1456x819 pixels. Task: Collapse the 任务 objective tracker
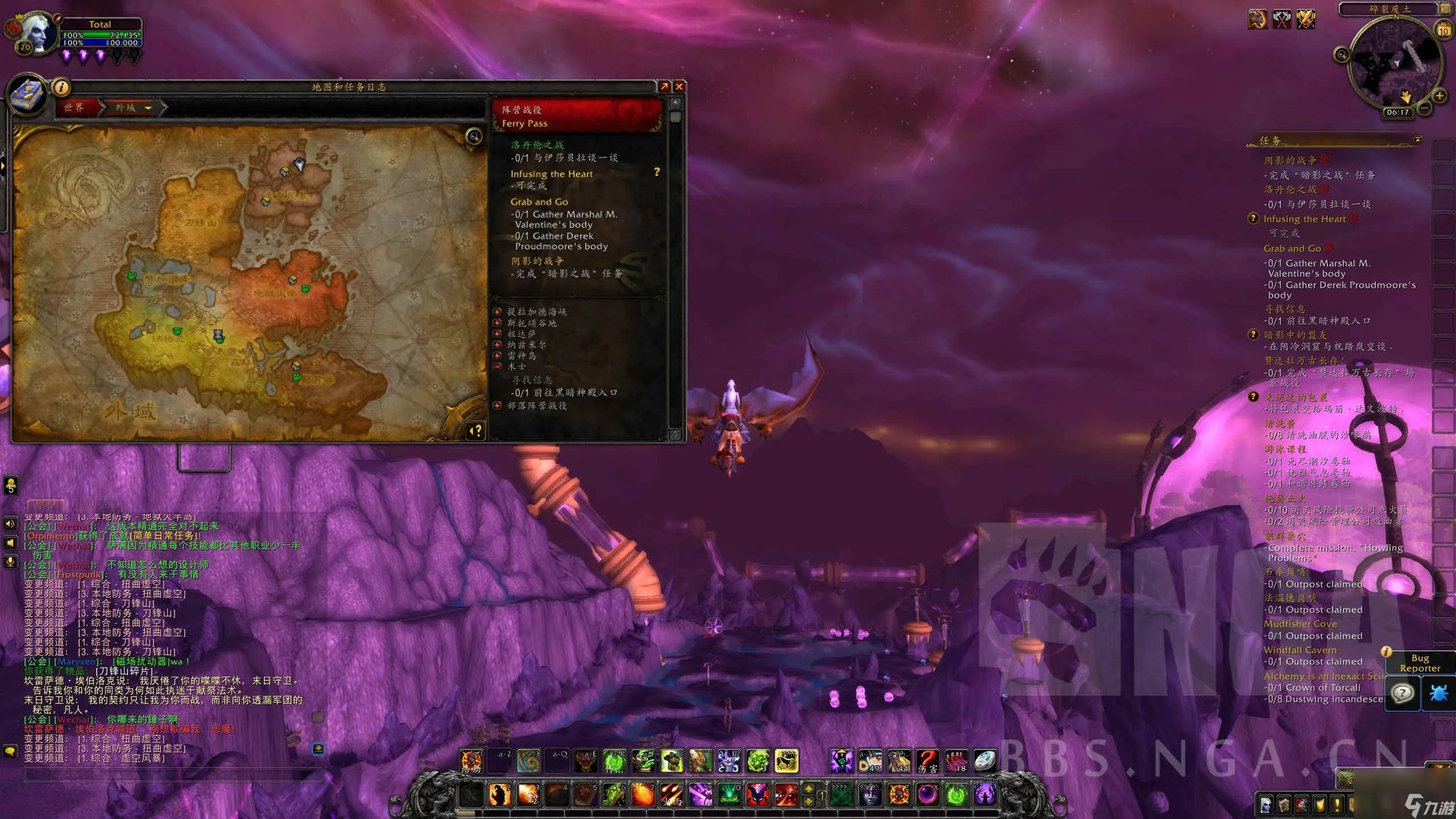pos(1417,140)
